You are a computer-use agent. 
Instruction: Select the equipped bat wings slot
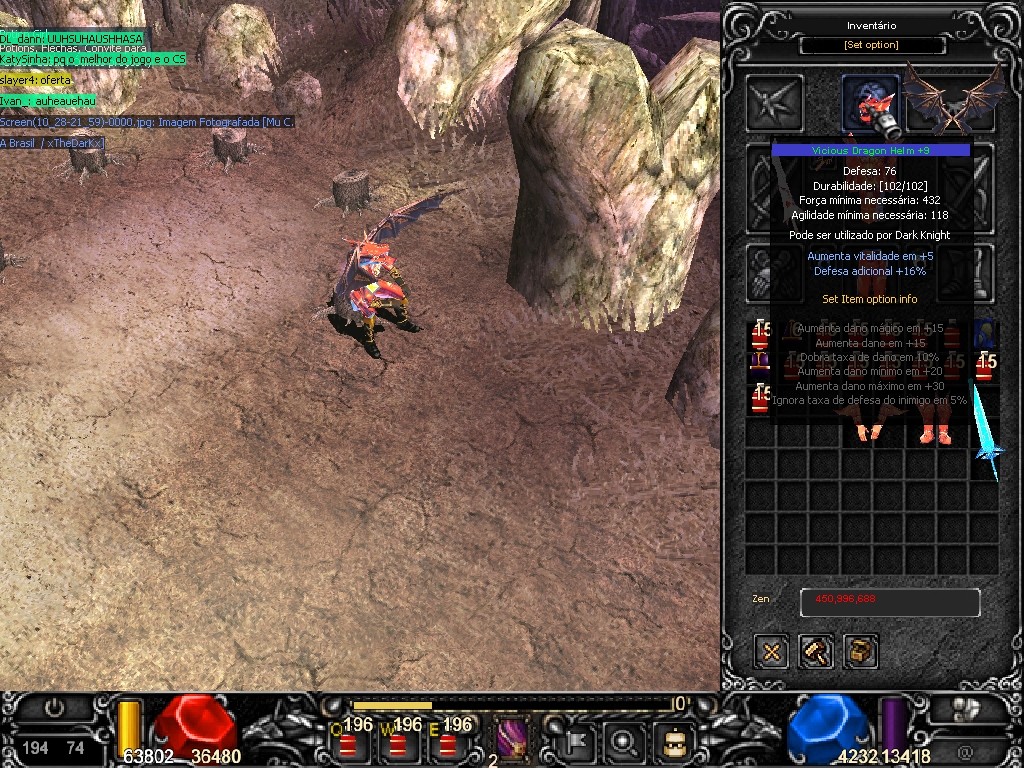click(x=954, y=100)
